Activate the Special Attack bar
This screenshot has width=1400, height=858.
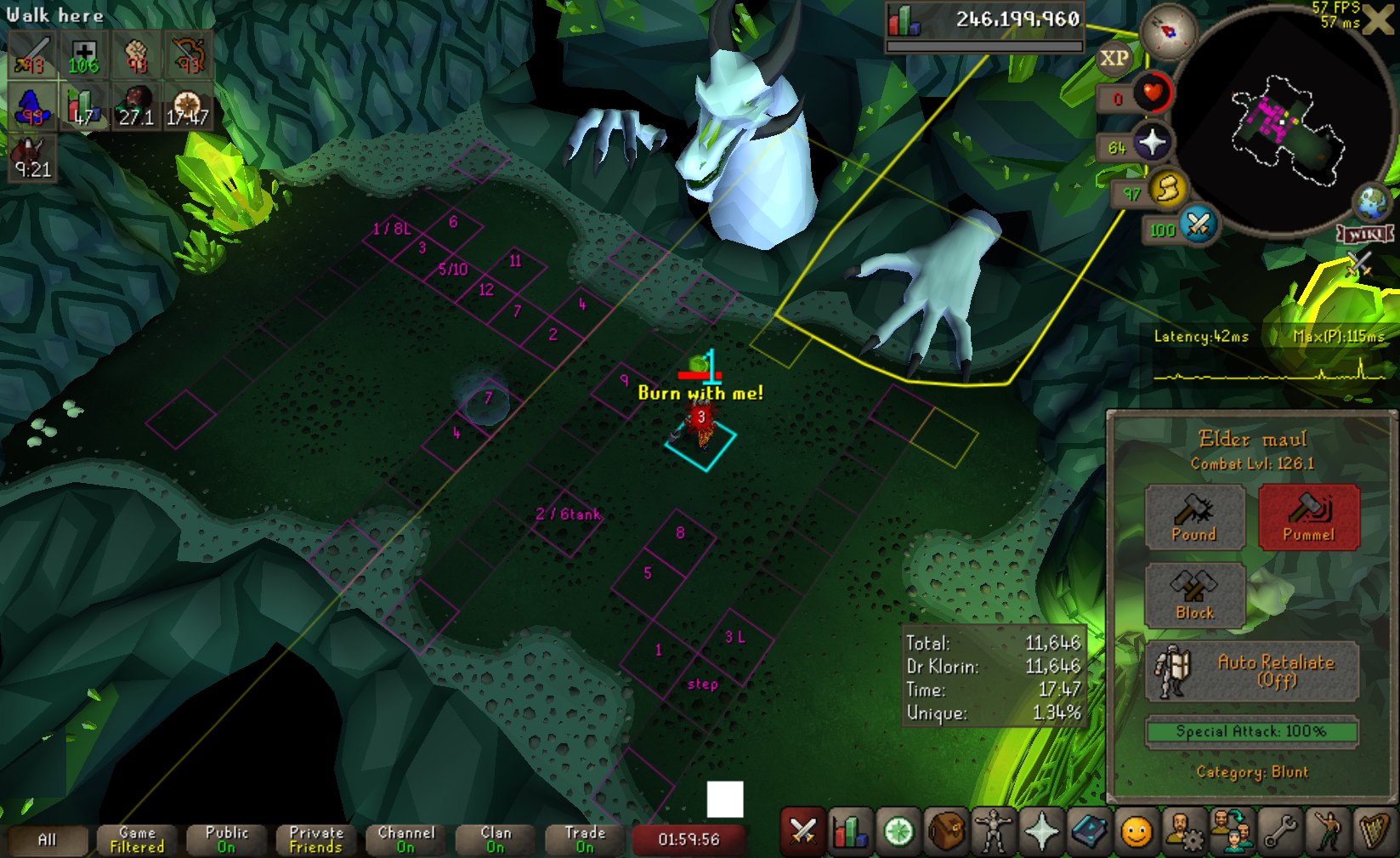pyautogui.click(x=1251, y=731)
